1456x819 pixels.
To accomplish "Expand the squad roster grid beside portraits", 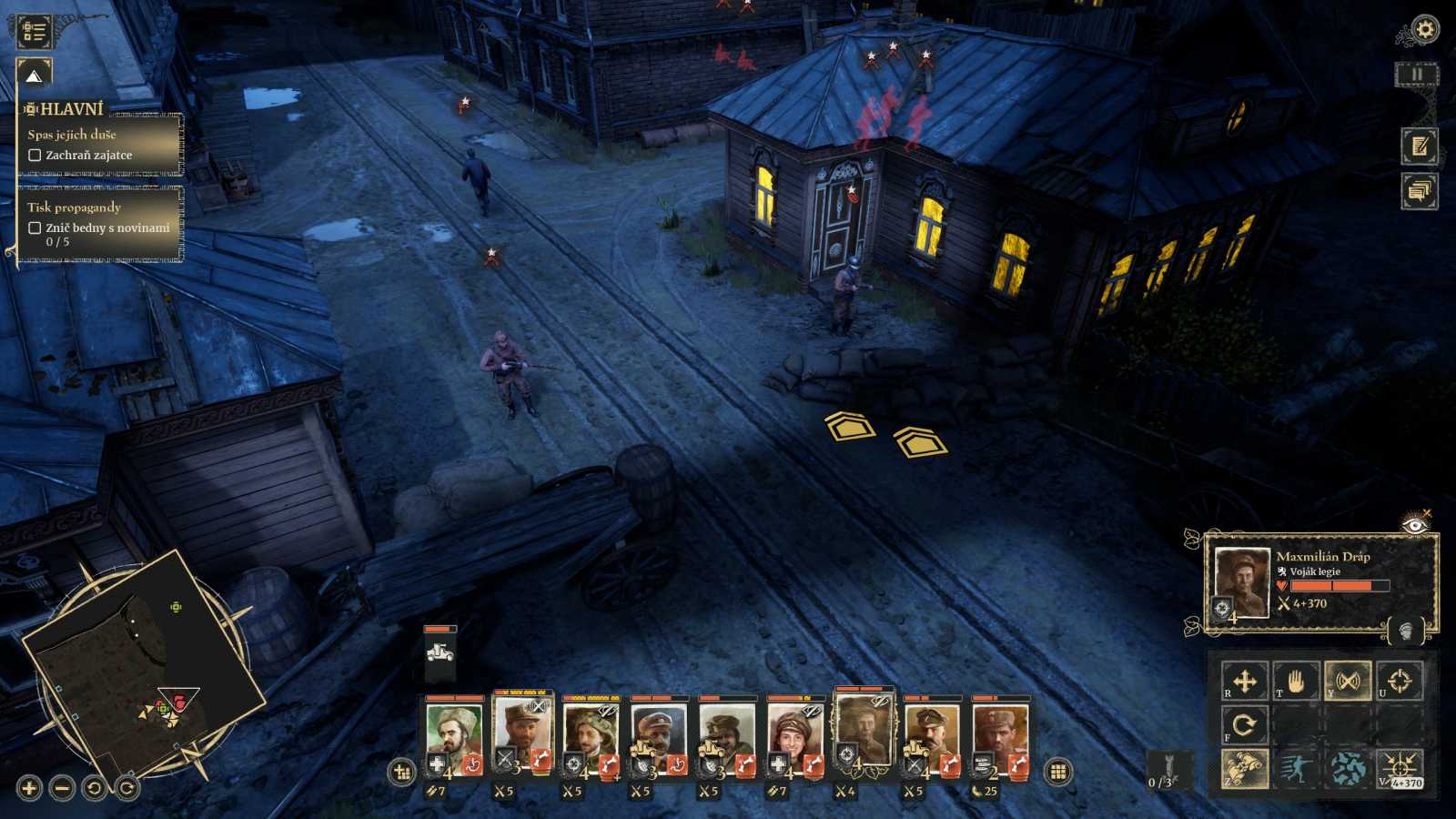I will click(x=1058, y=770).
